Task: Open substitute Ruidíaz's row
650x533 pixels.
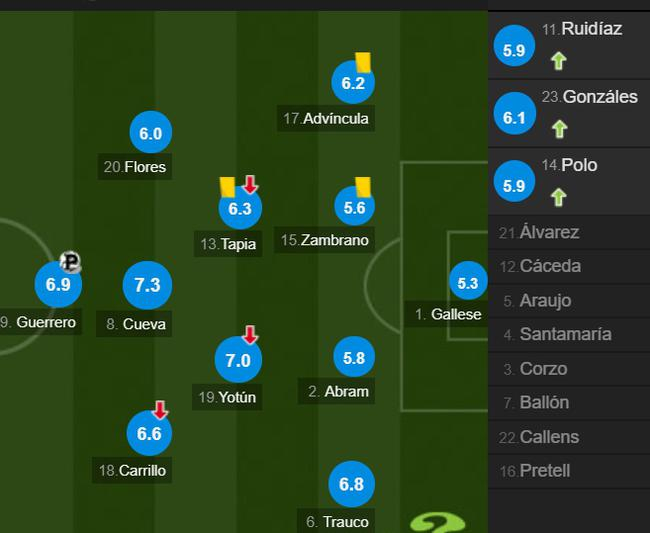Action: click(x=568, y=46)
